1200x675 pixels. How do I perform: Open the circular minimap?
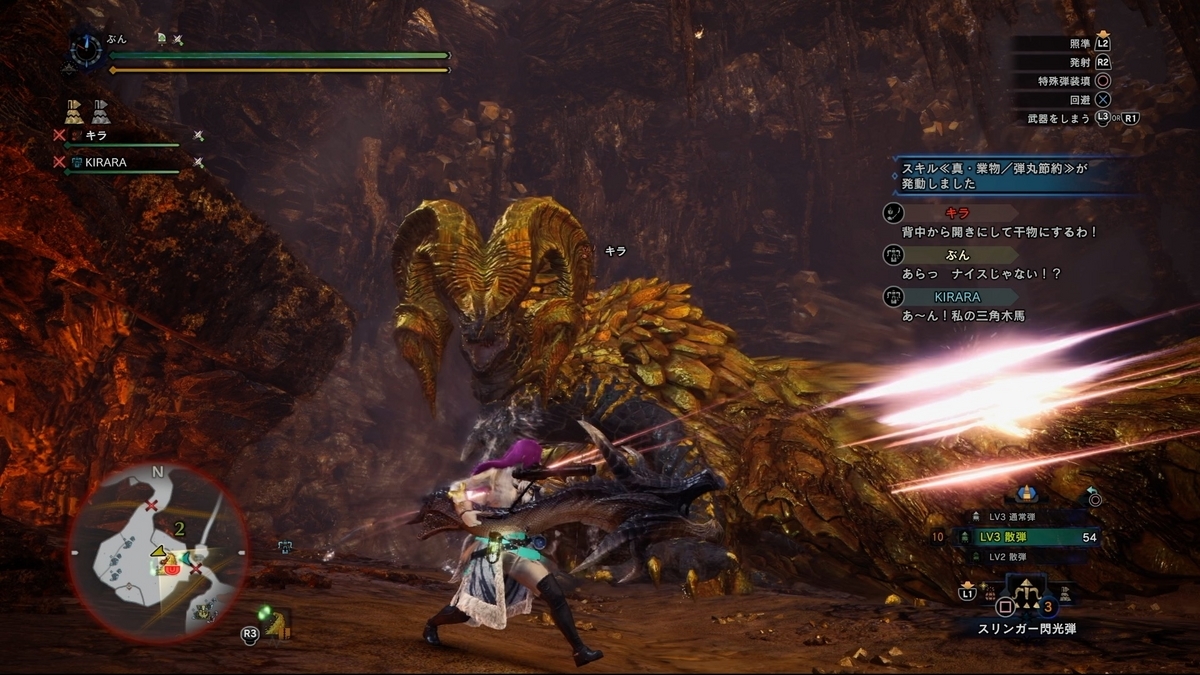click(158, 553)
